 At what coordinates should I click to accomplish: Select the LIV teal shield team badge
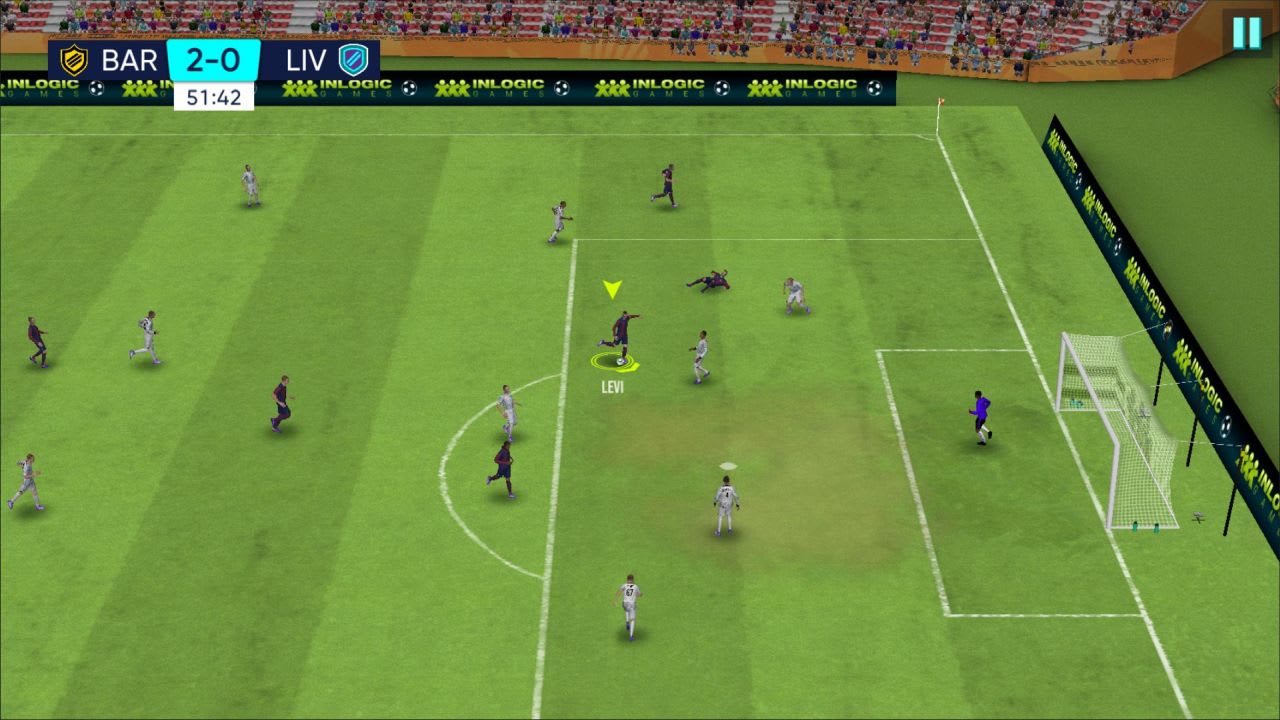[x=353, y=60]
